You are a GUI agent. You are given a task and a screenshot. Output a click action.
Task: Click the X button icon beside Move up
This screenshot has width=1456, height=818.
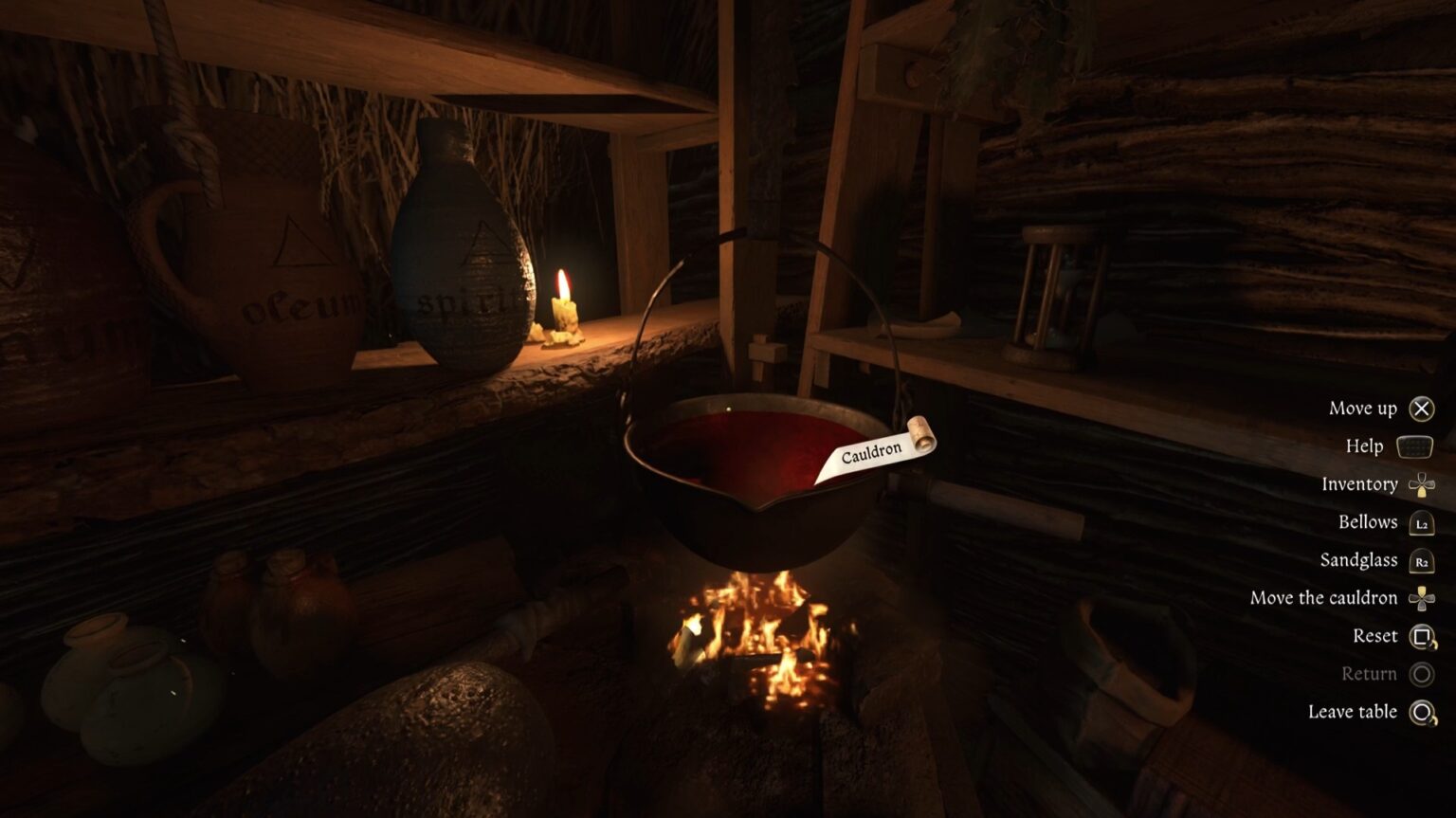pos(1422,408)
